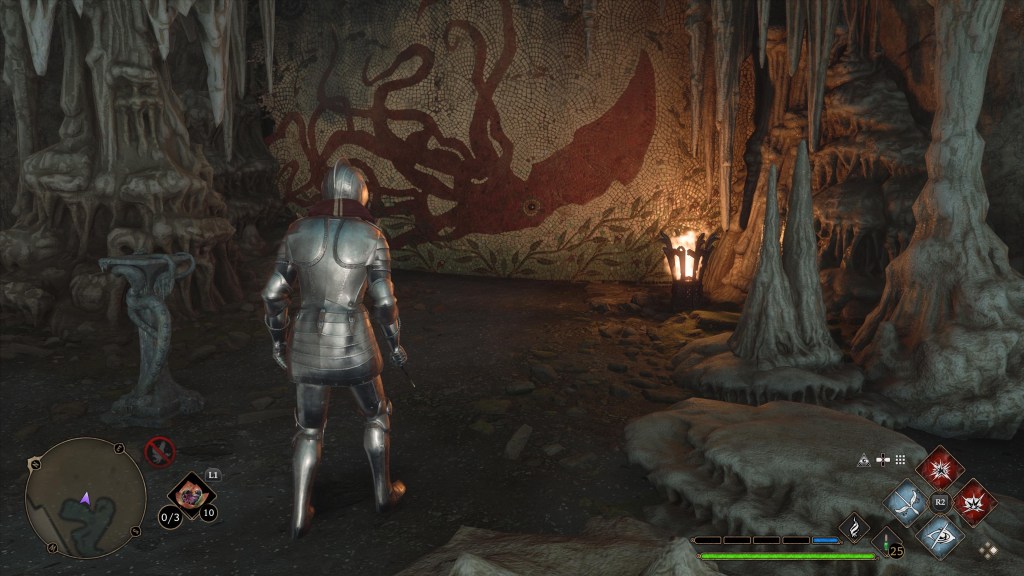The image size is (1024, 576).
Task: Click the four-diamond spell set selector
Action: [988, 549]
